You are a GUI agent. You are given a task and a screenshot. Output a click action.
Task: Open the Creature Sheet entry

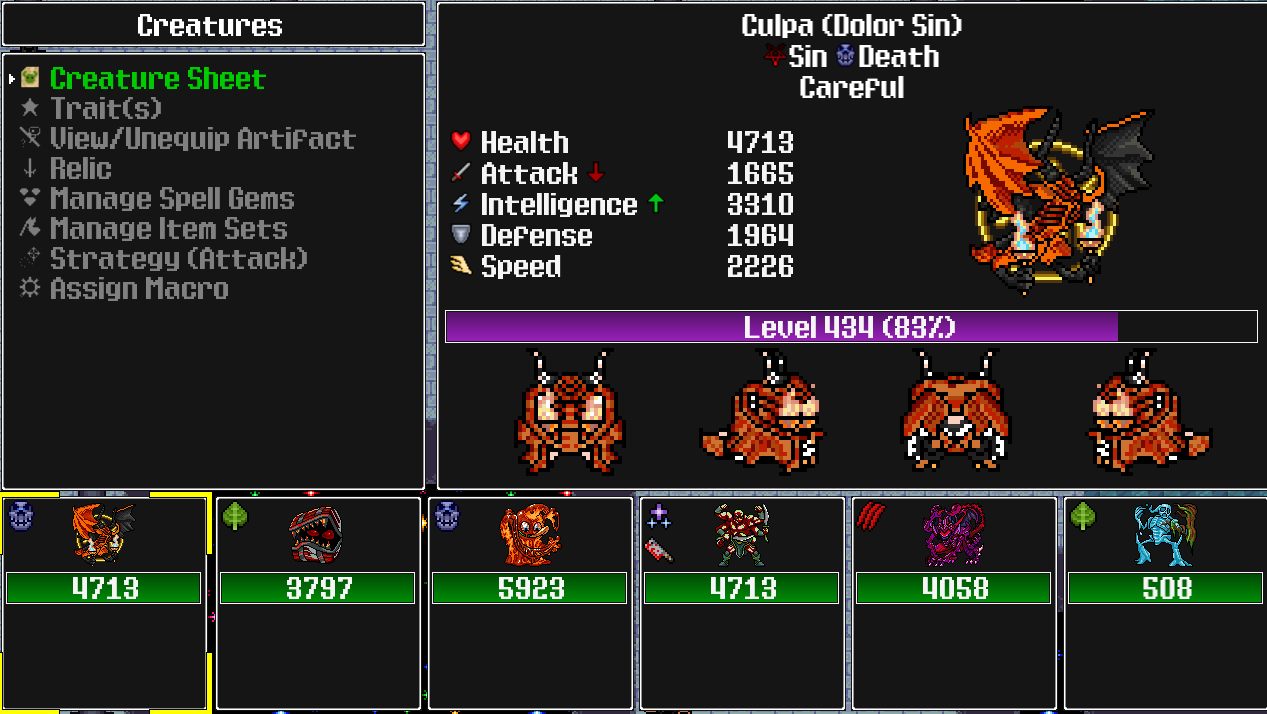point(157,79)
